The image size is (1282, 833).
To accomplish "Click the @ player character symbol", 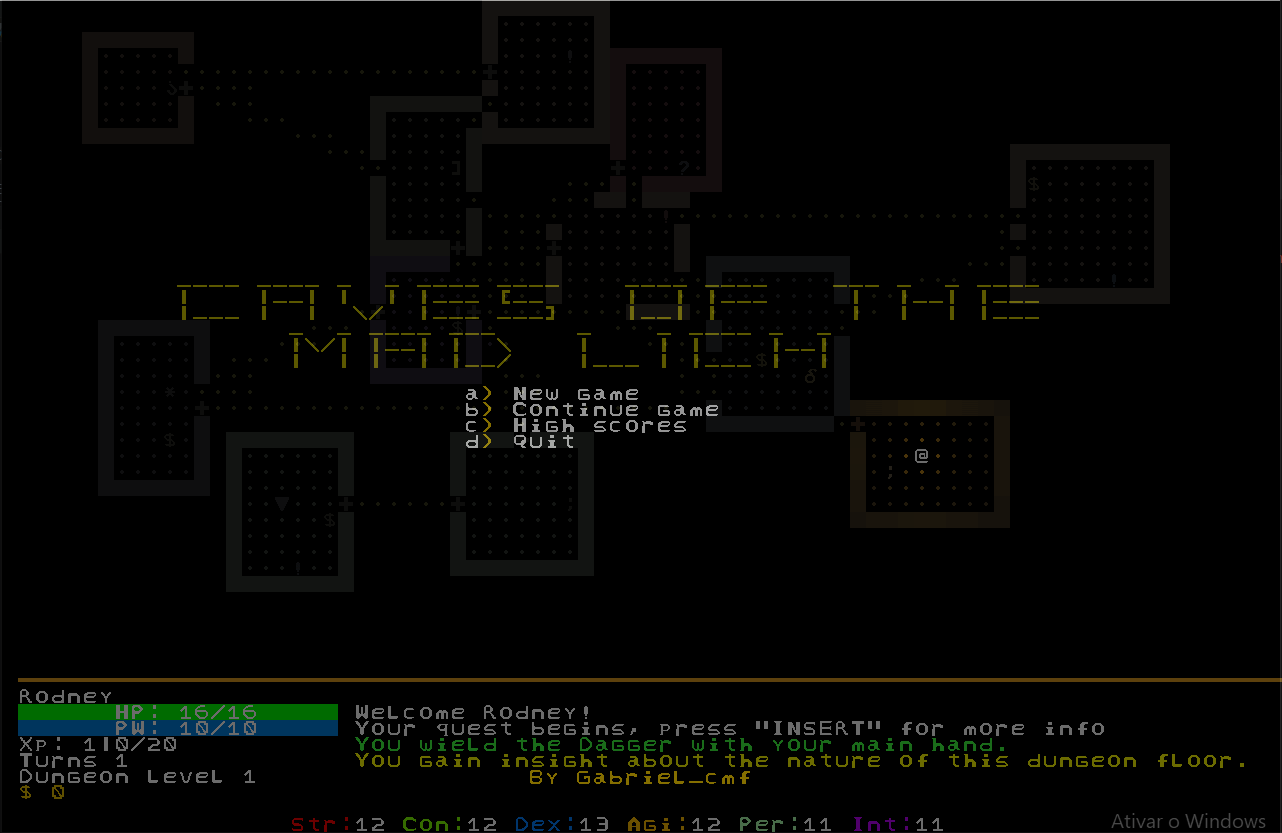I will coord(922,456).
